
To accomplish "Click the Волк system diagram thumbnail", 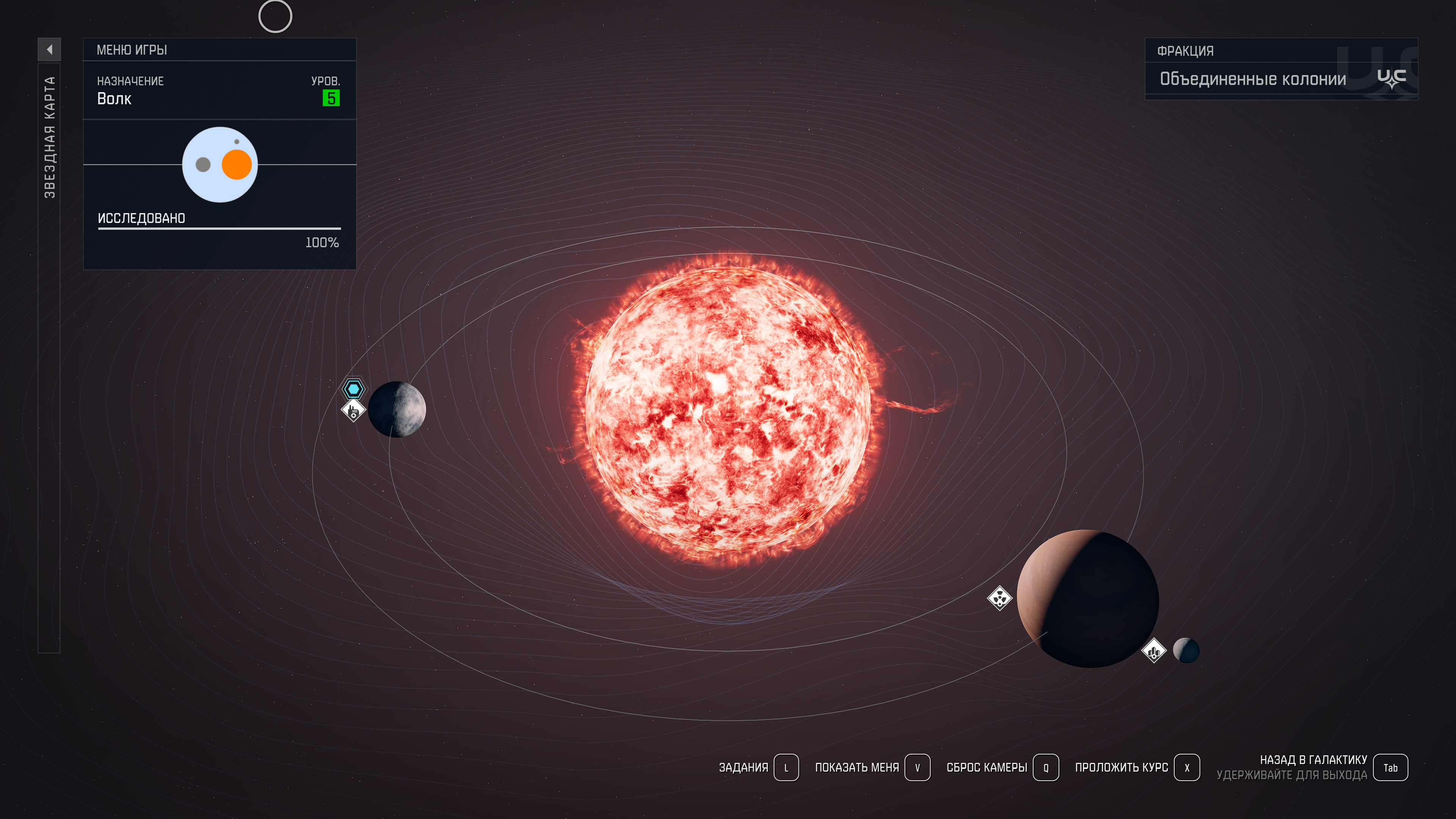I will [220, 165].
